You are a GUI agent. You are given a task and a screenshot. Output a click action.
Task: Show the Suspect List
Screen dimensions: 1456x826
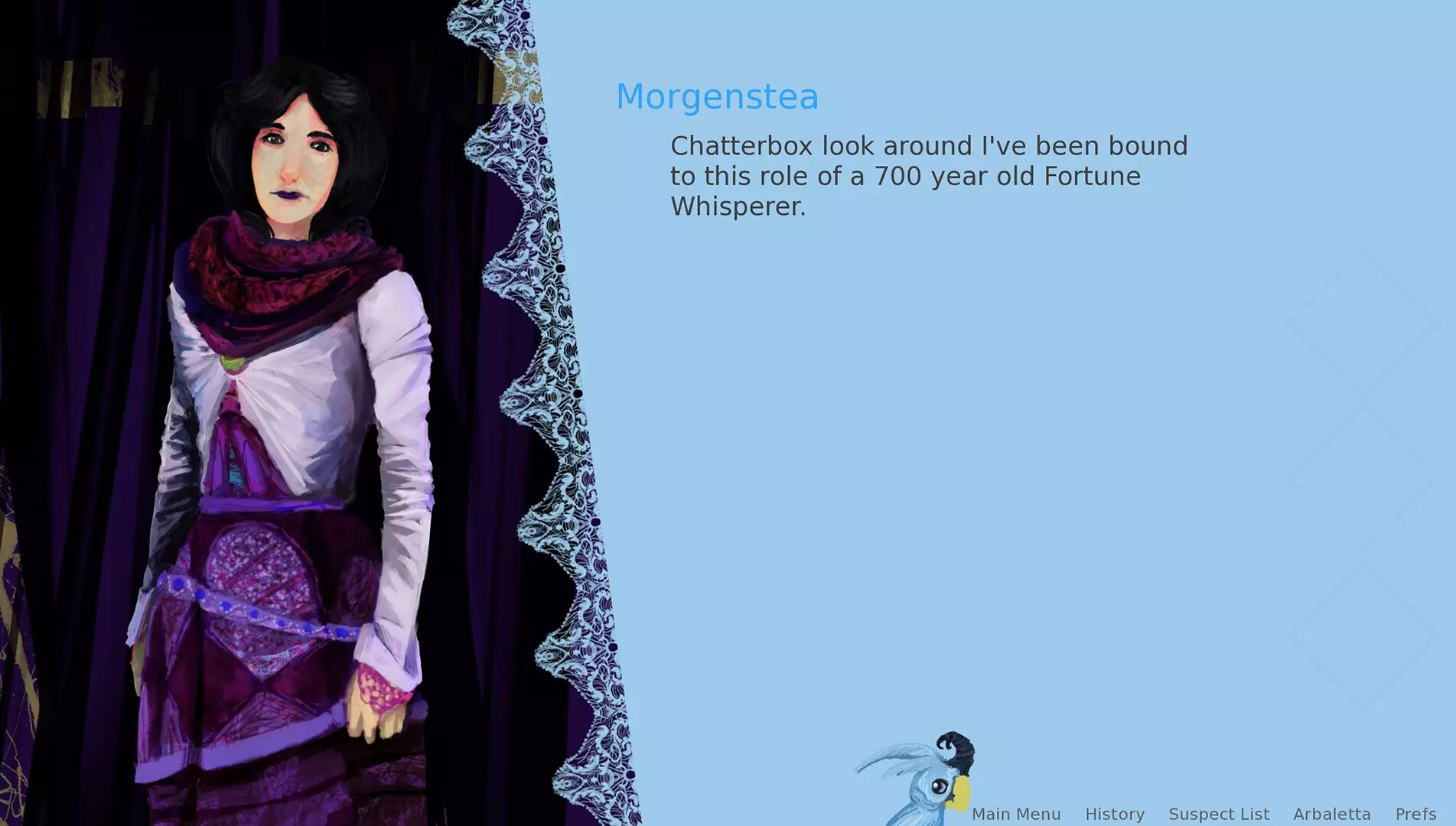coord(1219,814)
